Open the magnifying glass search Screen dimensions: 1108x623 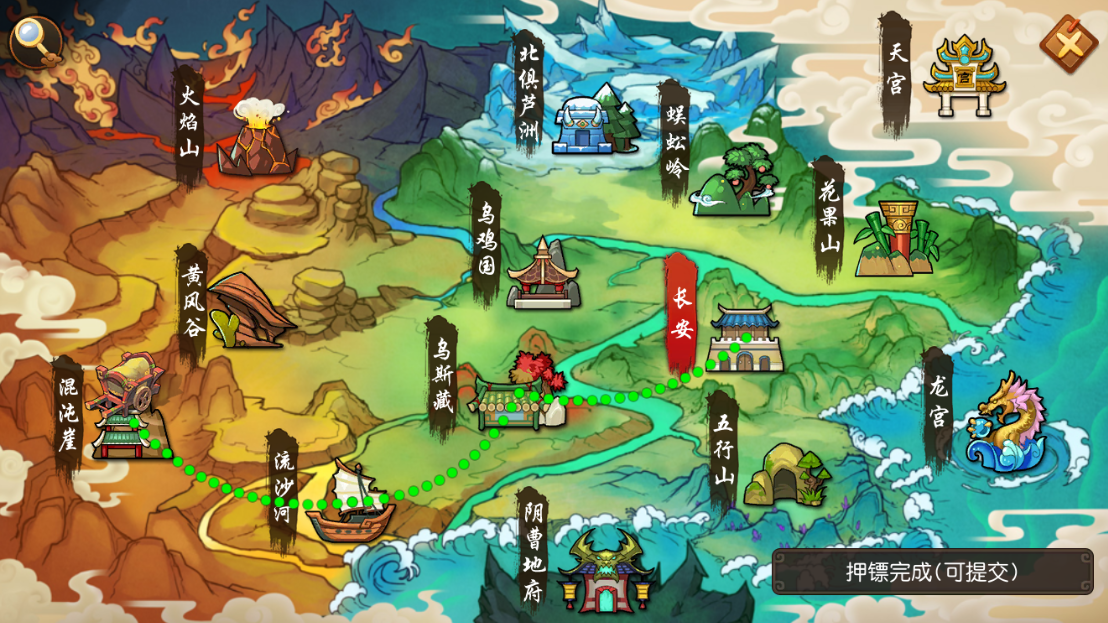(x=34, y=40)
